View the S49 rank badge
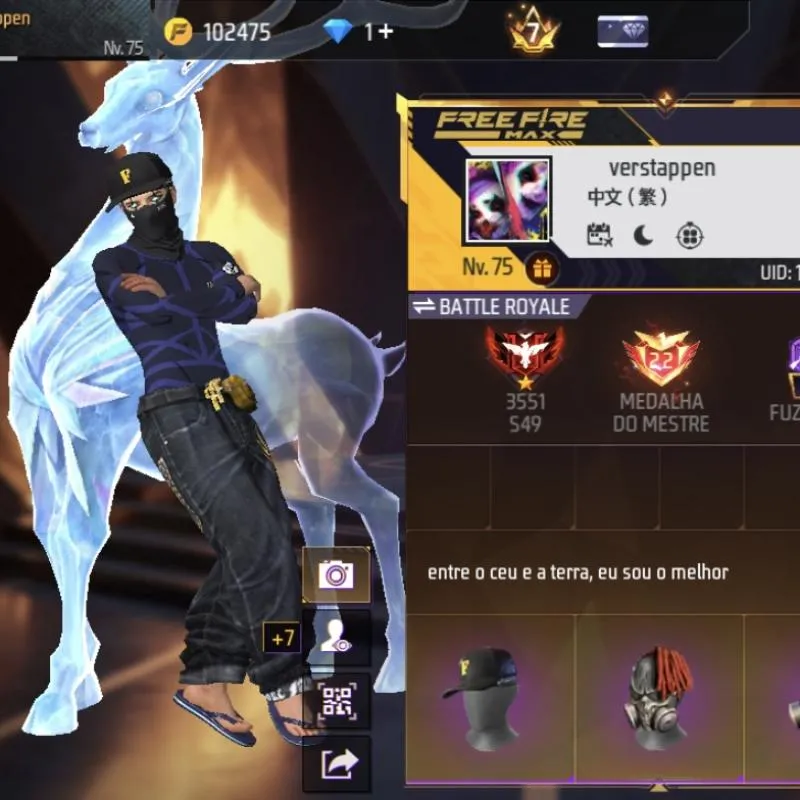 (x=524, y=356)
